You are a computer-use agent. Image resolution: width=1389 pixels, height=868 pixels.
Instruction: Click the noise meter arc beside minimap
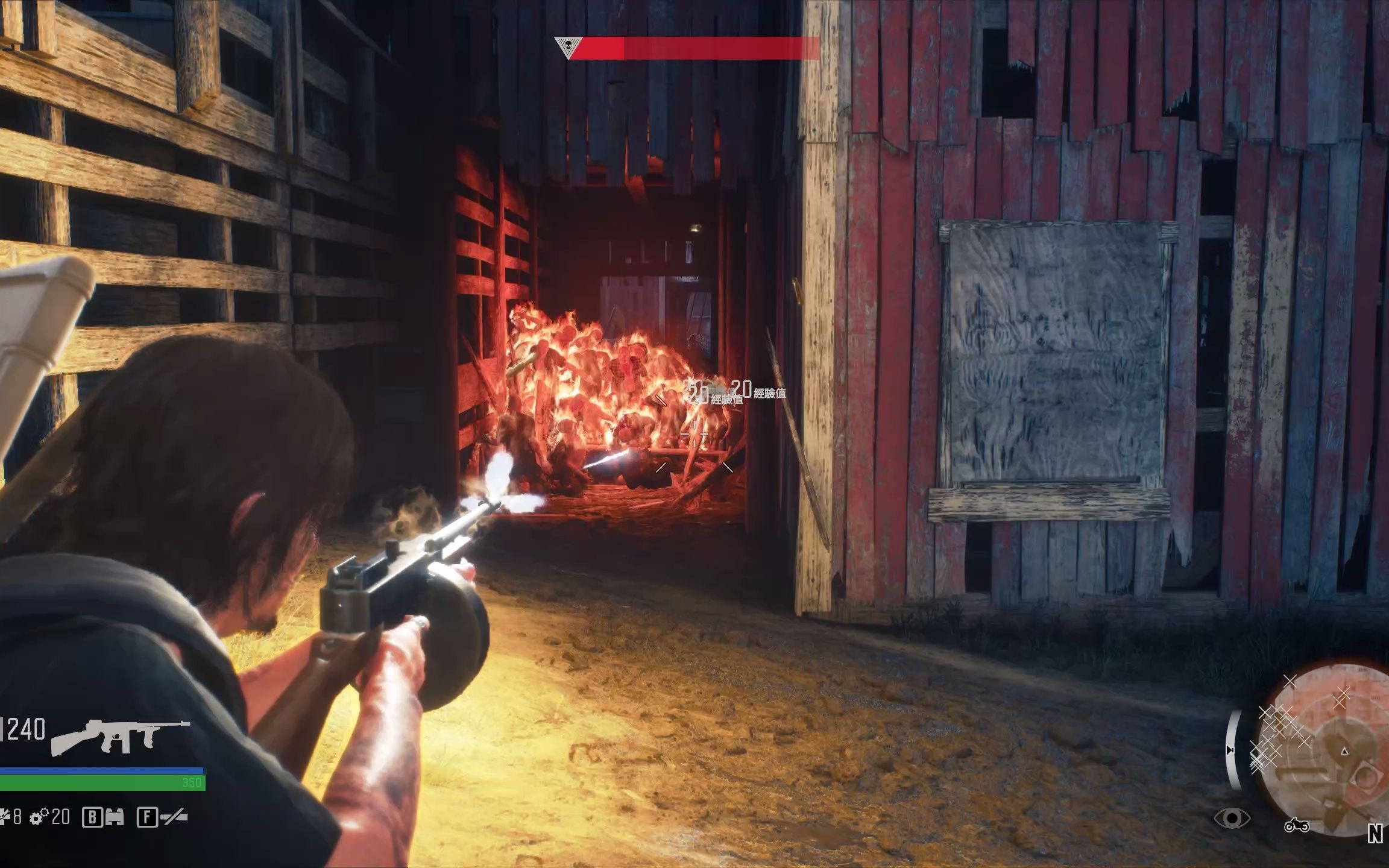1233,750
